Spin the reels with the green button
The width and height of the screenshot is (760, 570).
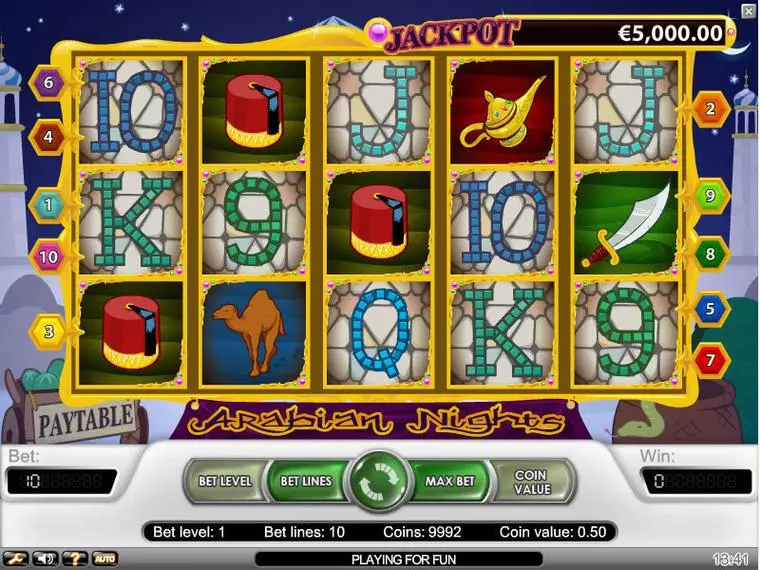[378, 482]
